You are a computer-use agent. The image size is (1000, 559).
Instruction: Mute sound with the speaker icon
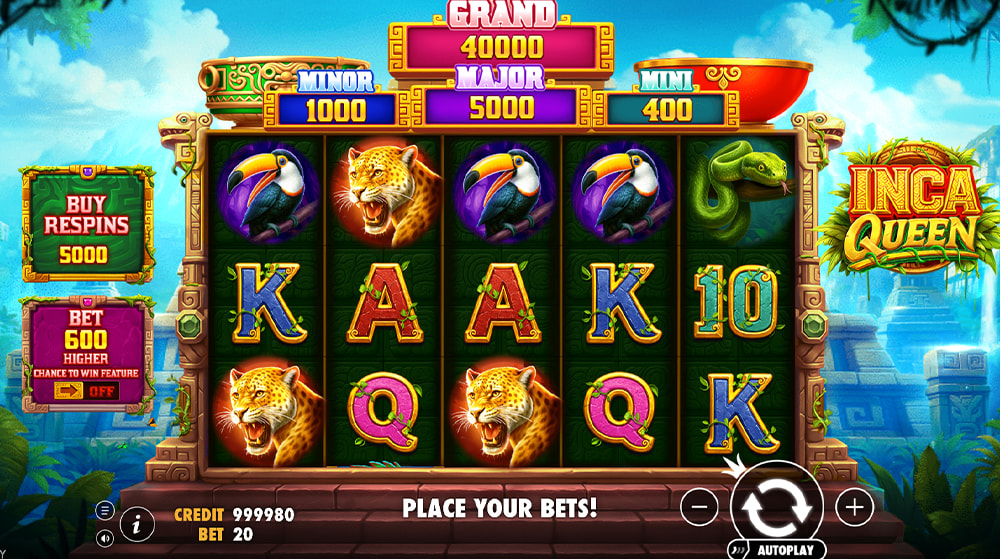(x=105, y=538)
